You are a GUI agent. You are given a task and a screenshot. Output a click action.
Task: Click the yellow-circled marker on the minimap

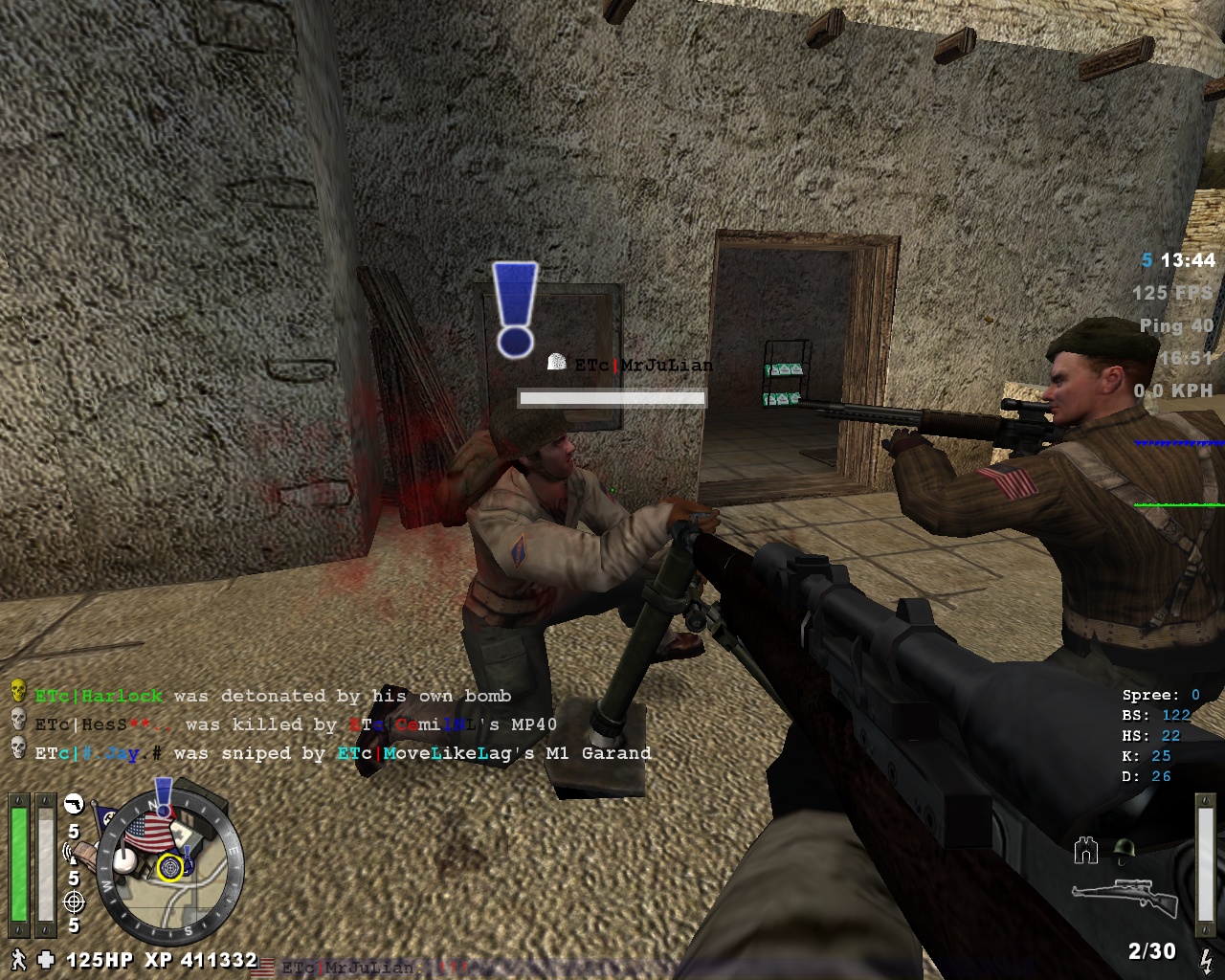(x=170, y=868)
